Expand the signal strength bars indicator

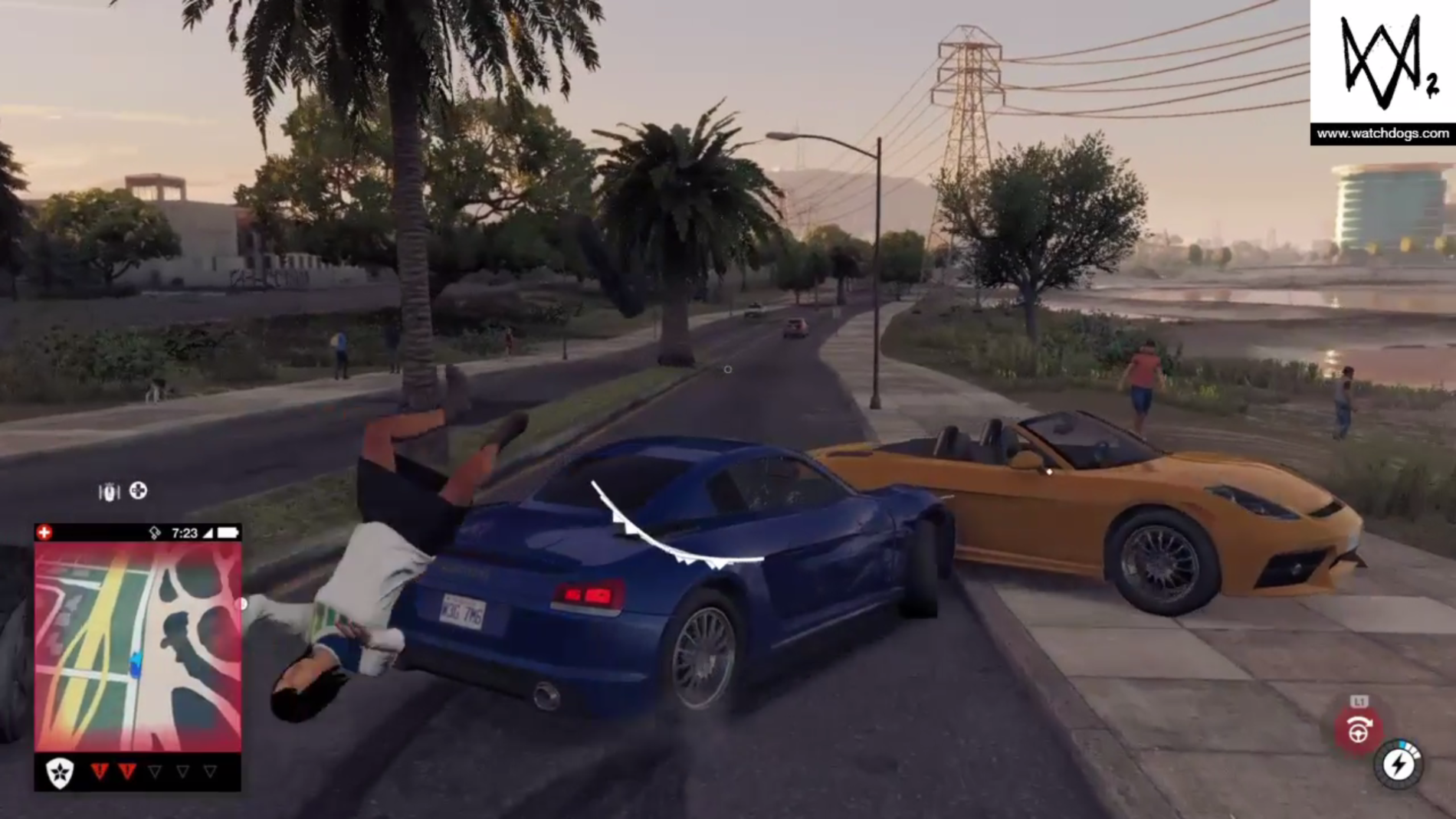click(x=207, y=532)
